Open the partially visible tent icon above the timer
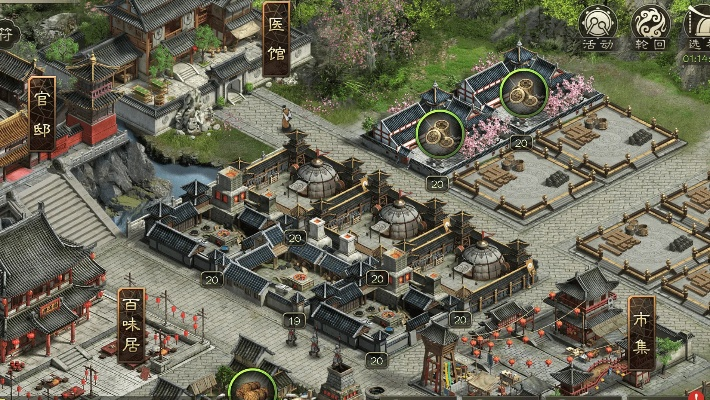Image resolution: width=710 pixels, height=400 pixels. 698,24
